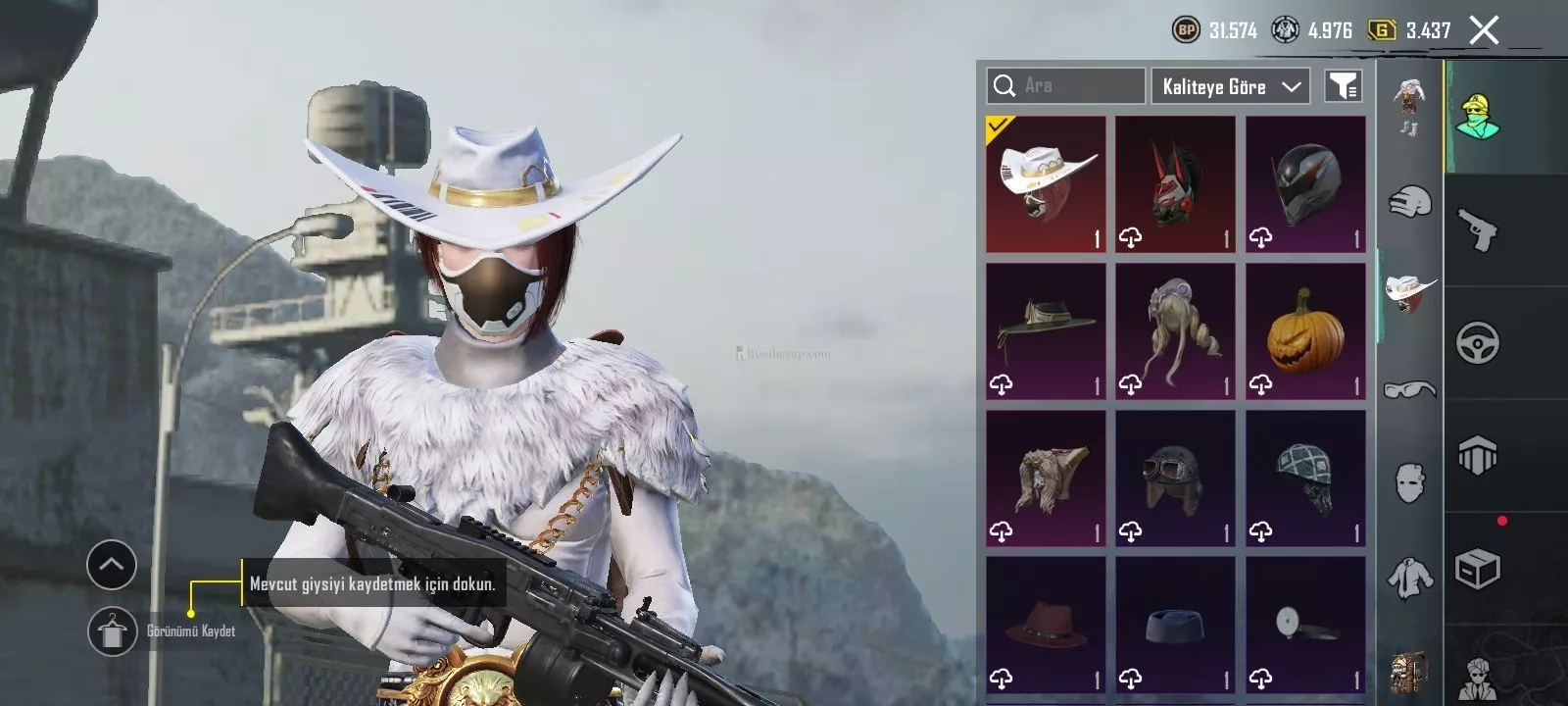This screenshot has height=706, width=1568.
Task: Switch to the helmet category tab
Action: click(x=1410, y=203)
